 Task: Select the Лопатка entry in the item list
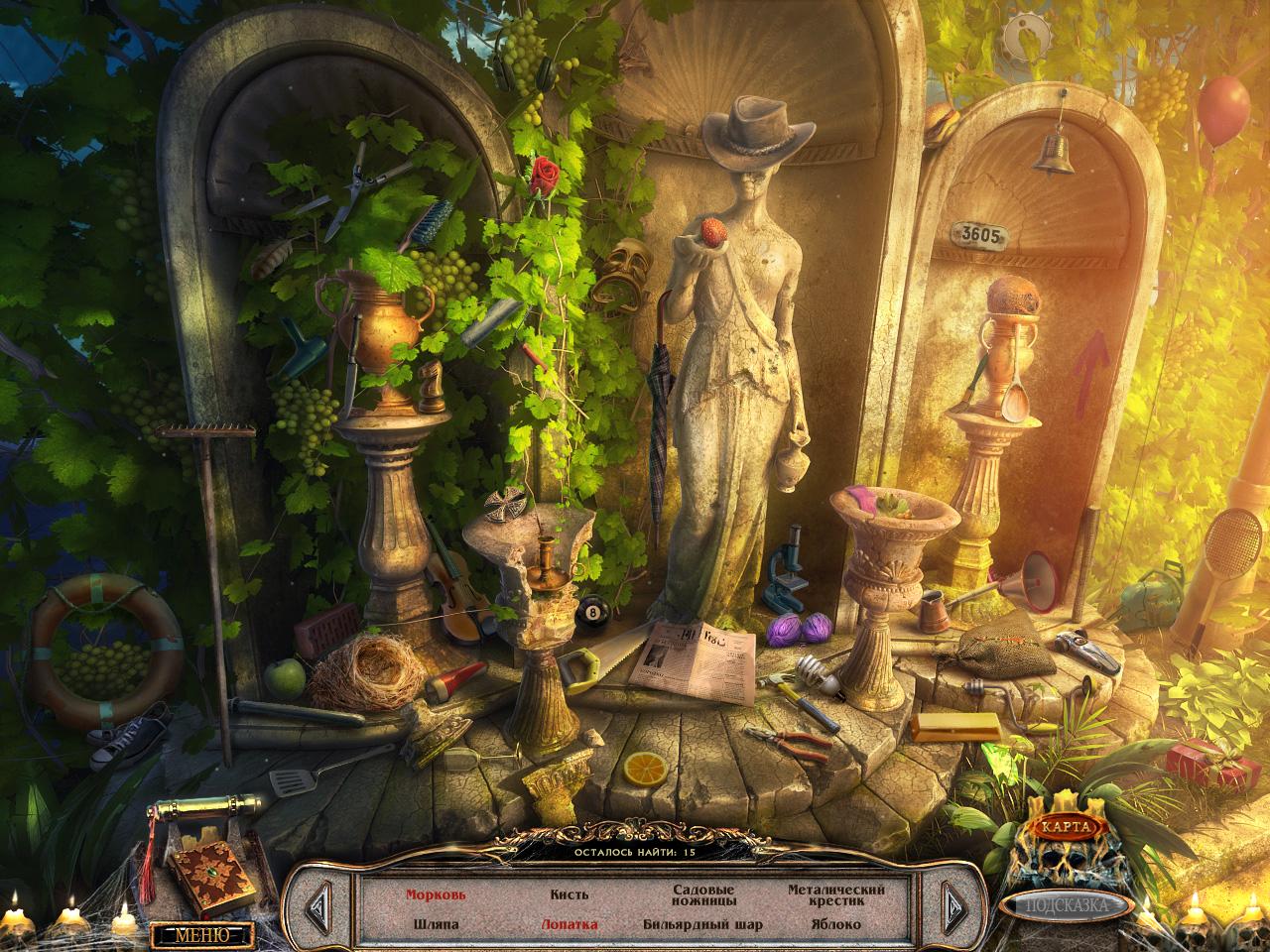tap(569, 924)
